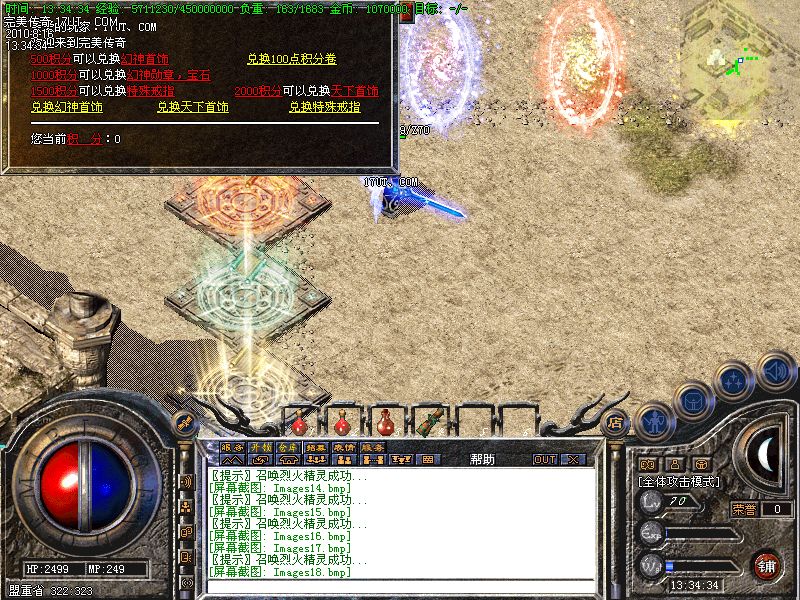
Task: Open the round character figure button
Action: pos(653,421)
